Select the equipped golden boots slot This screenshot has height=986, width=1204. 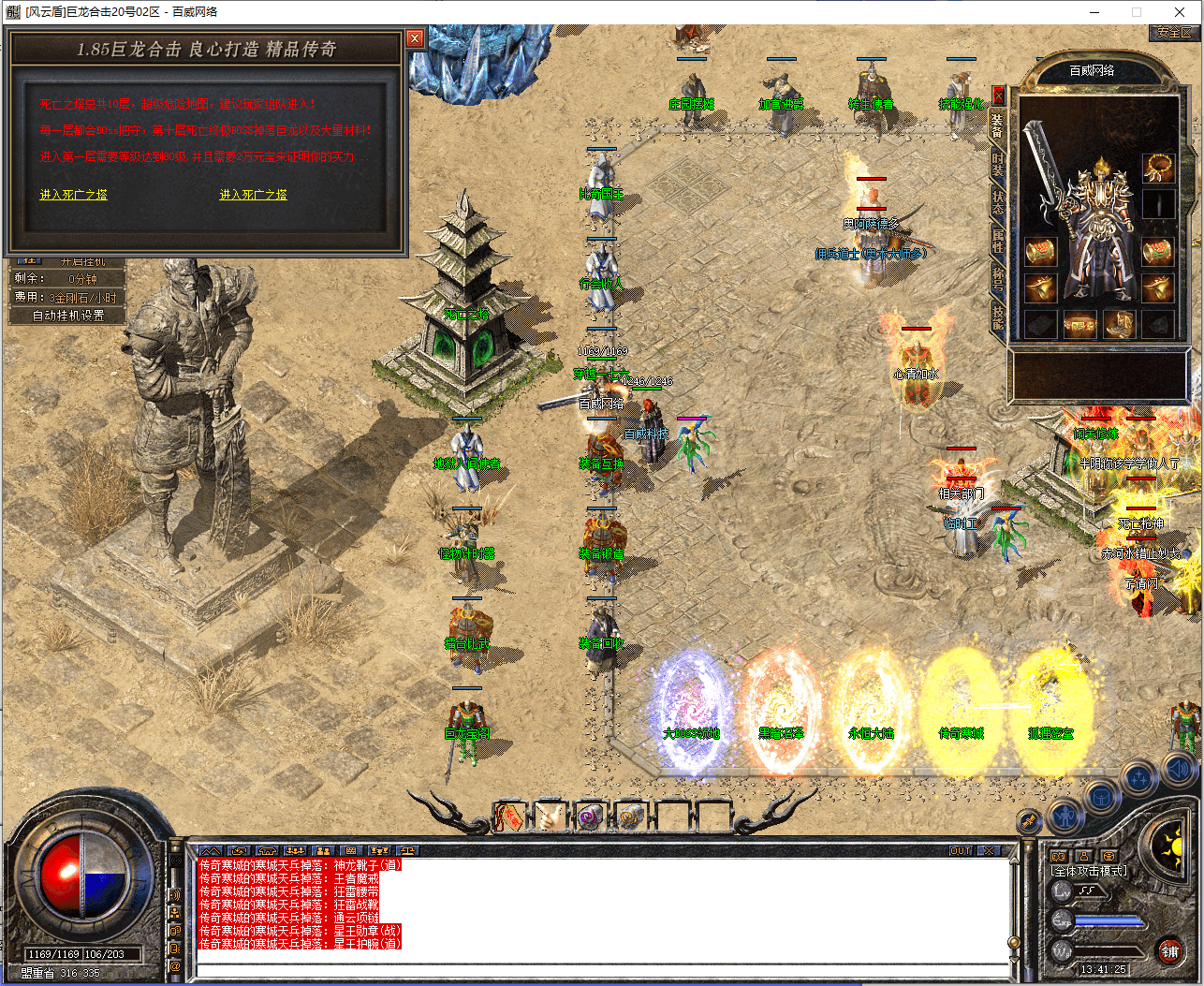(1118, 325)
